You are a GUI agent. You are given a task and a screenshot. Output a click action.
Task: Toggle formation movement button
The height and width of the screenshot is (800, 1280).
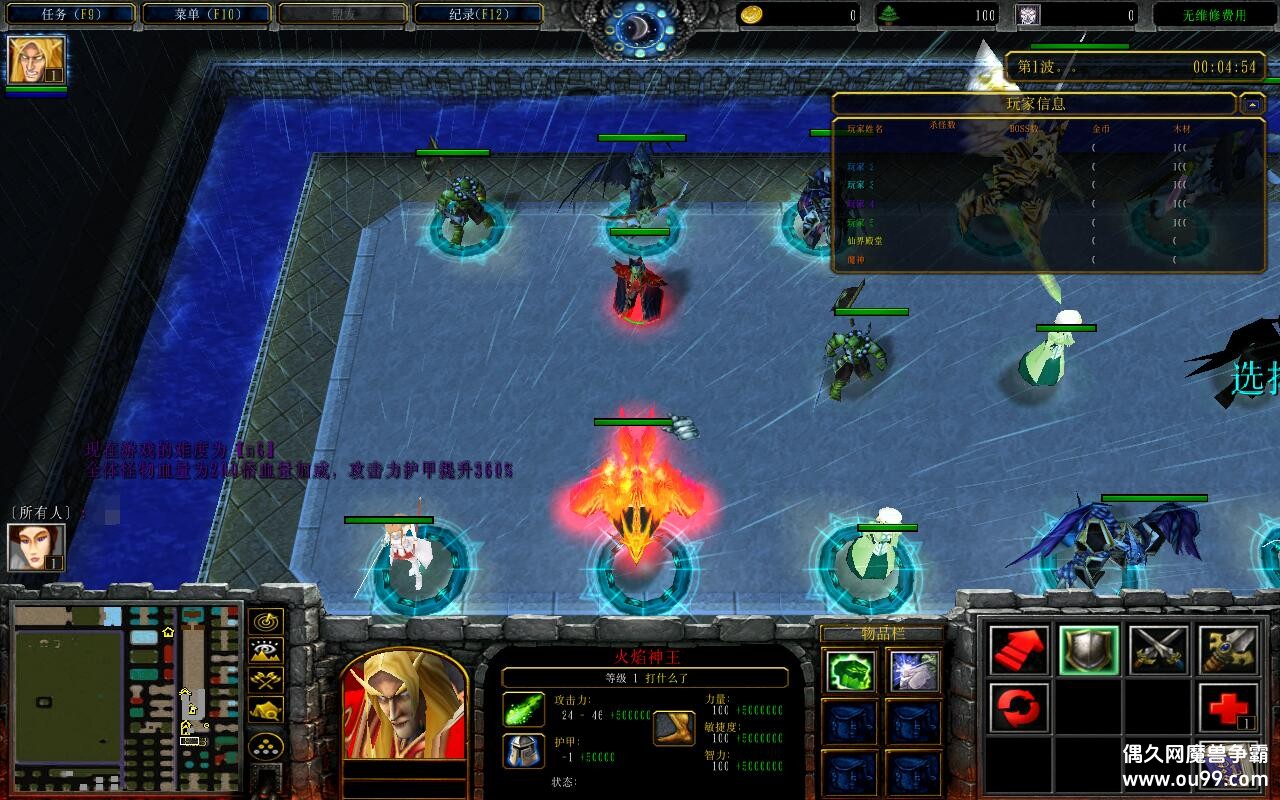(x=265, y=746)
